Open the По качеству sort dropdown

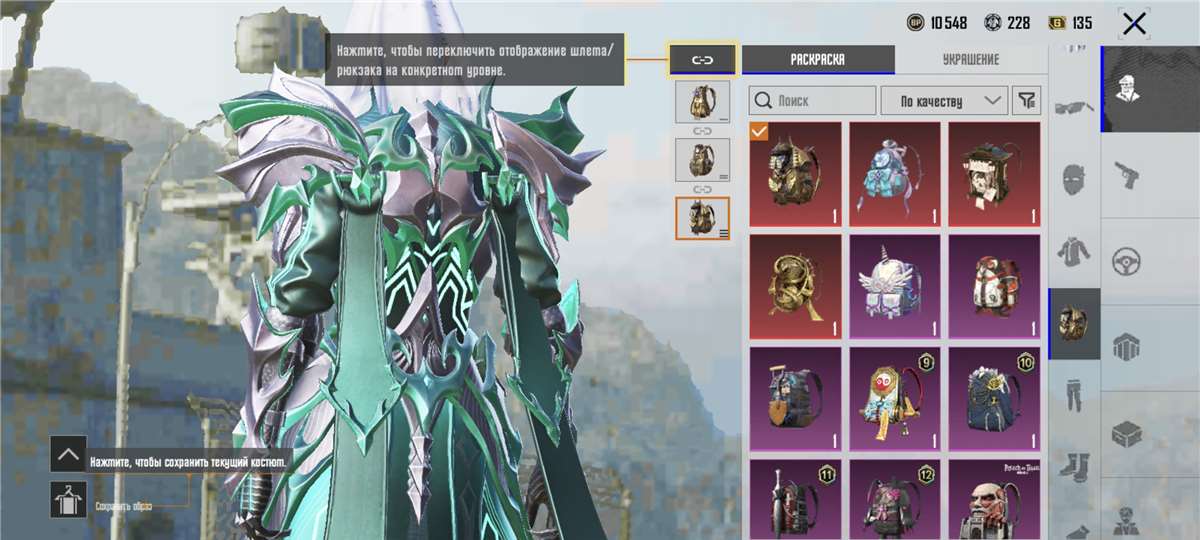[x=943, y=100]
